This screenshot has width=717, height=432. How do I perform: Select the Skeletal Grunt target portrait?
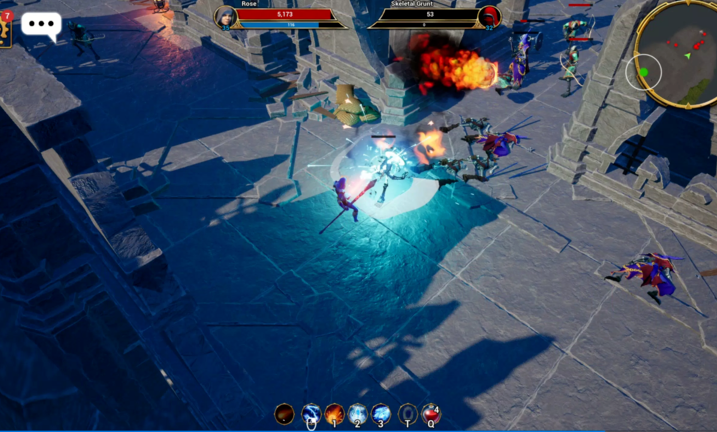(489, 17)
